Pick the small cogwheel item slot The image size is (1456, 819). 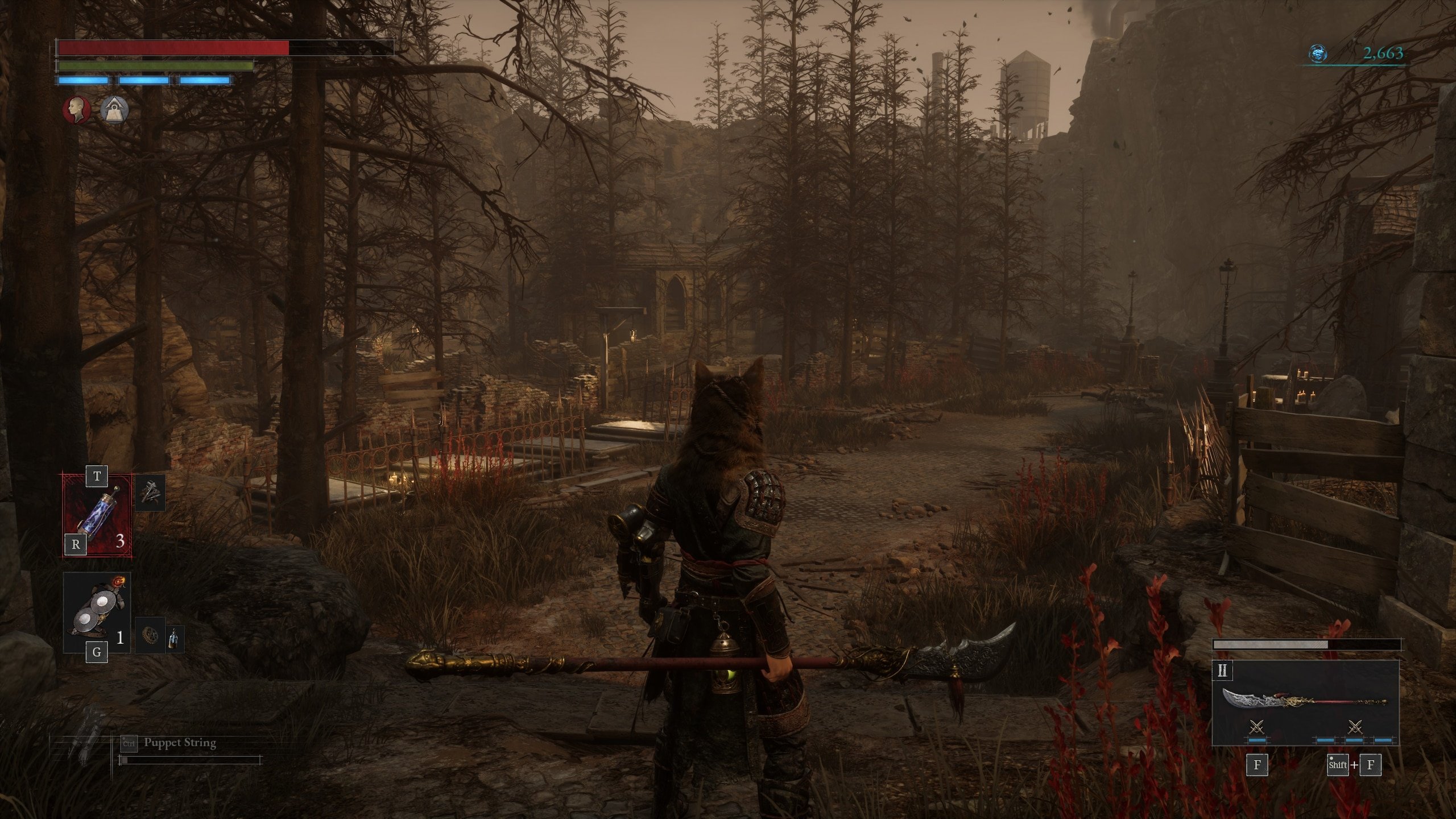tap(150, 635)
